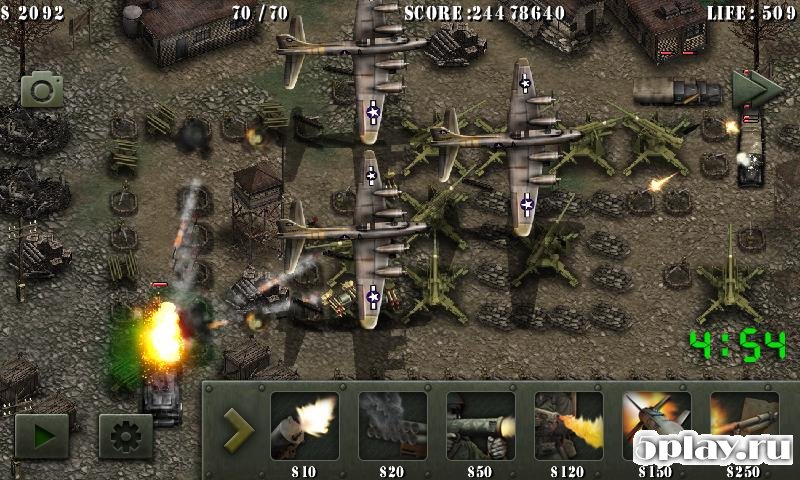The height and width of the screenshot is (480, 800).
Task: Open settings with the gear button
Action: pyautogui.click(x=126, y=436)
